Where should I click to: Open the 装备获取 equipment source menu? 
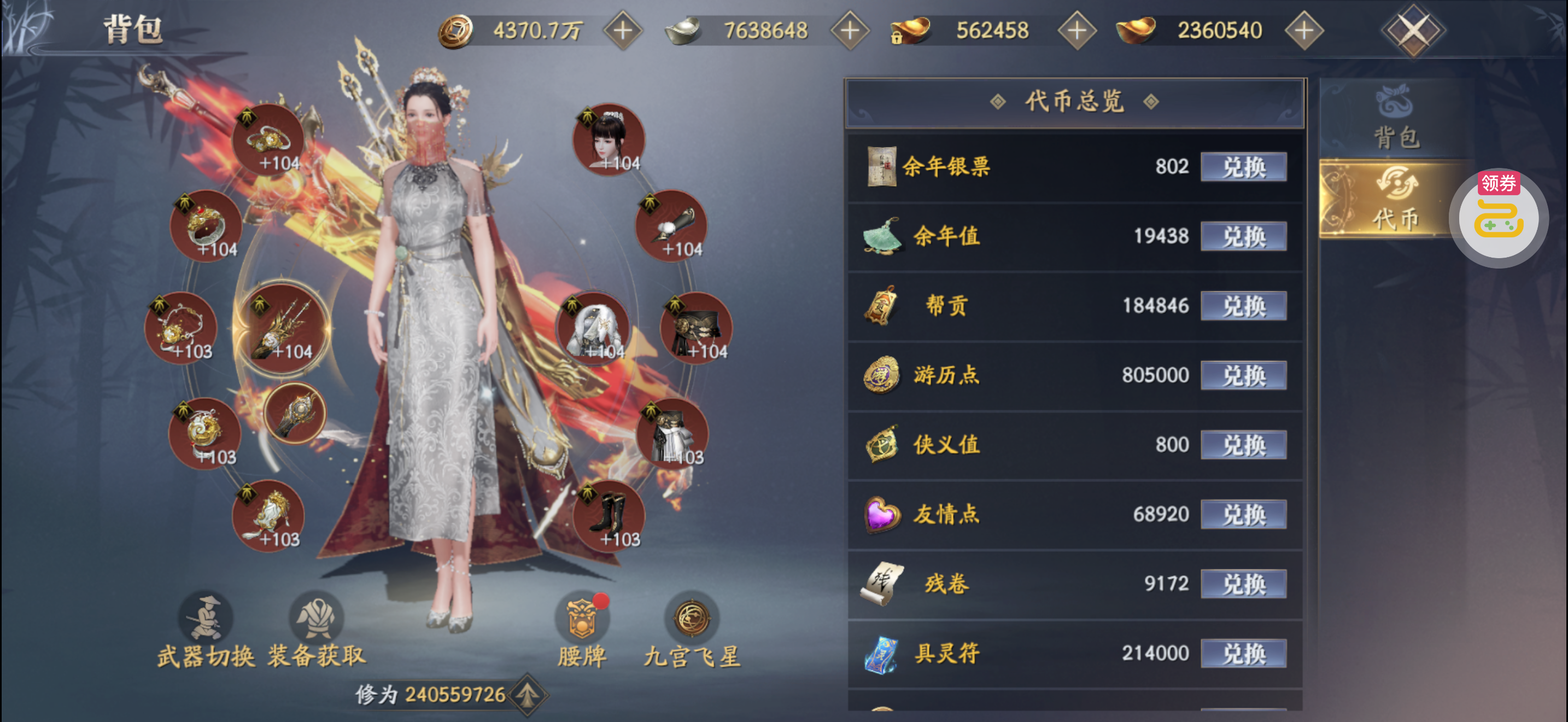click(317, 630)
